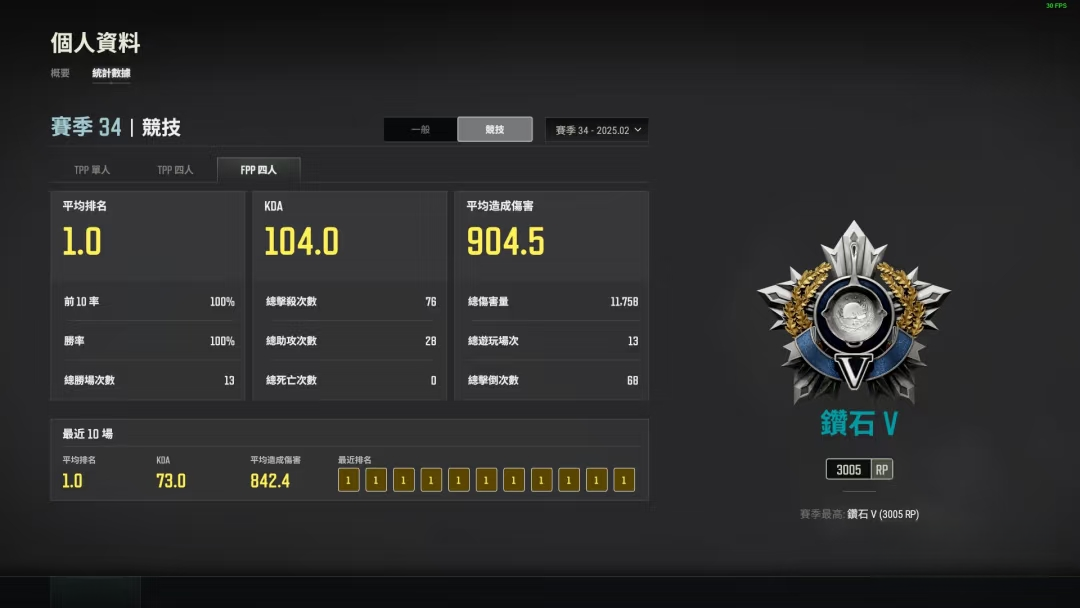Choose the 一般 normal mode toggle
Viewport: 1080px width, 608px height.
click(421, 130)
